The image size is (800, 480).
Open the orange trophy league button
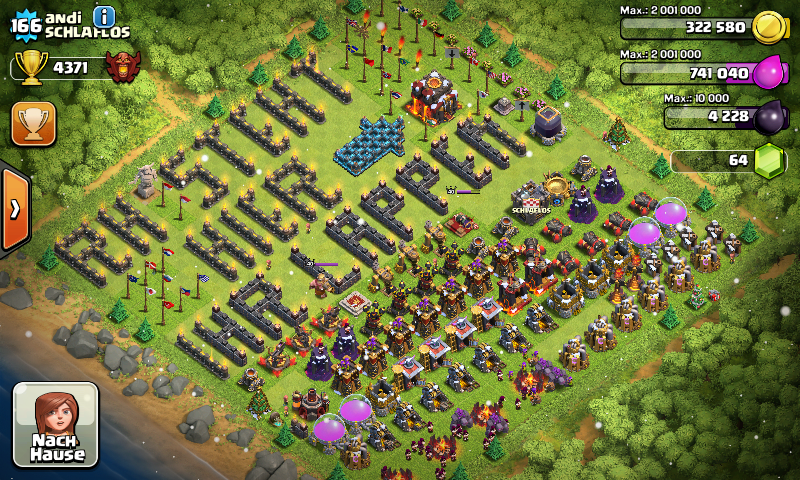[33, 123]
